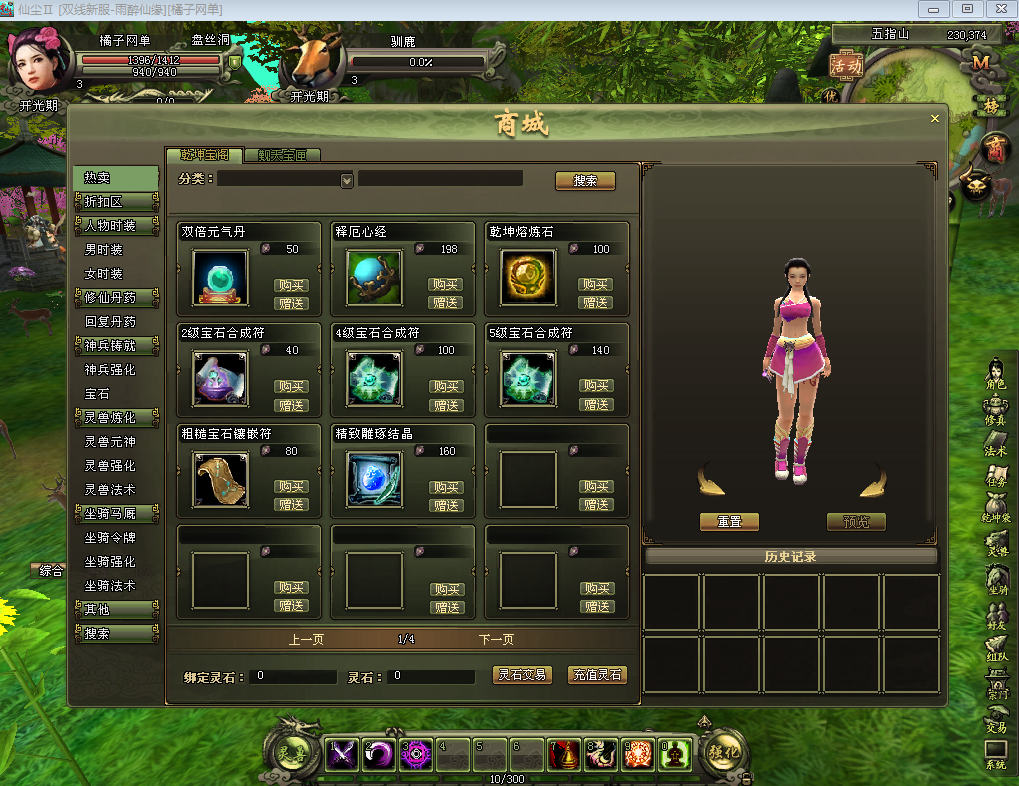Viewport: 1019px width, 786px height.
Task: Gift the 释厄心经 item
Action: (x=446, y=303)
